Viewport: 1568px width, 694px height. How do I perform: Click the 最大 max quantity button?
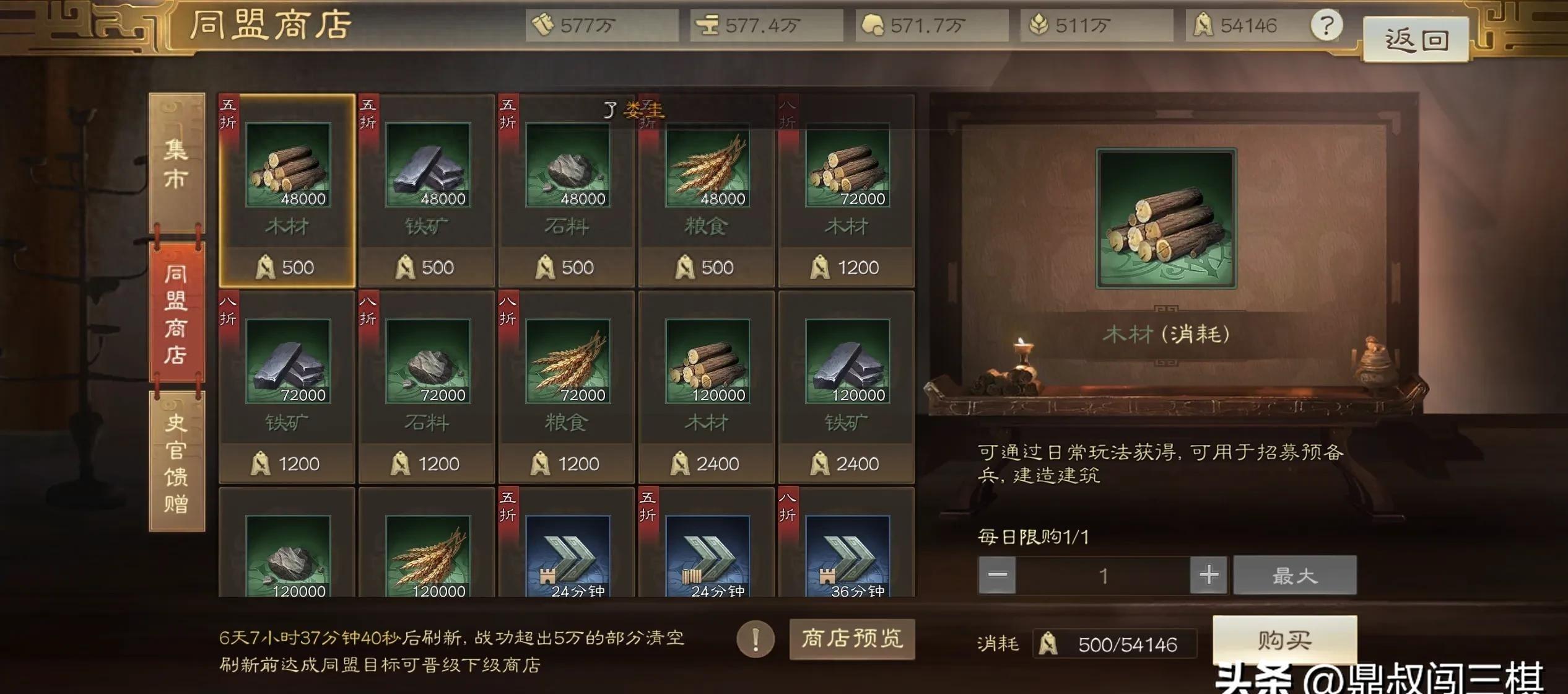[x=1294, y=574]
